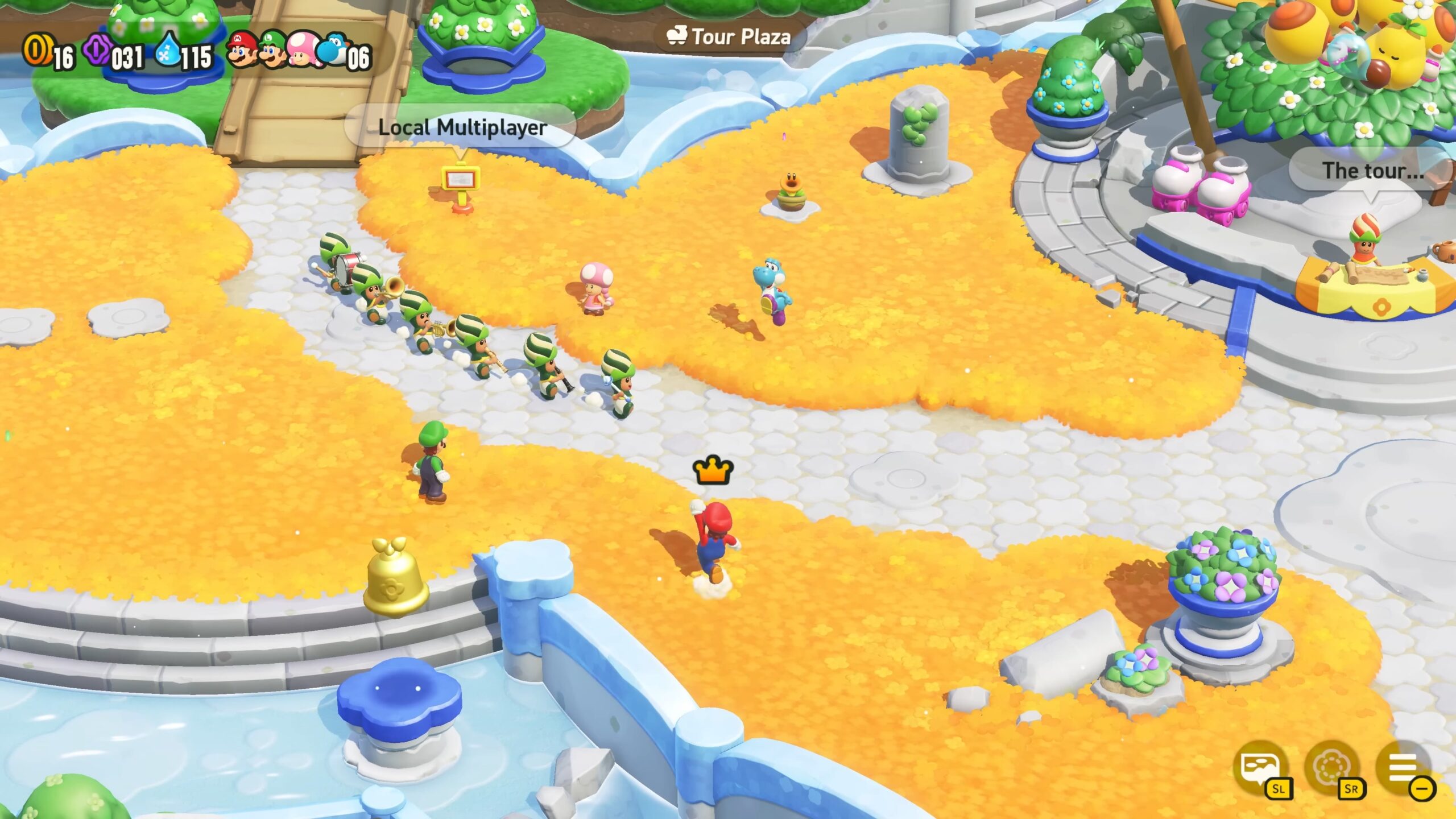
Task: Select the Local Multiplayer label bubble
Action: point(462,127)
